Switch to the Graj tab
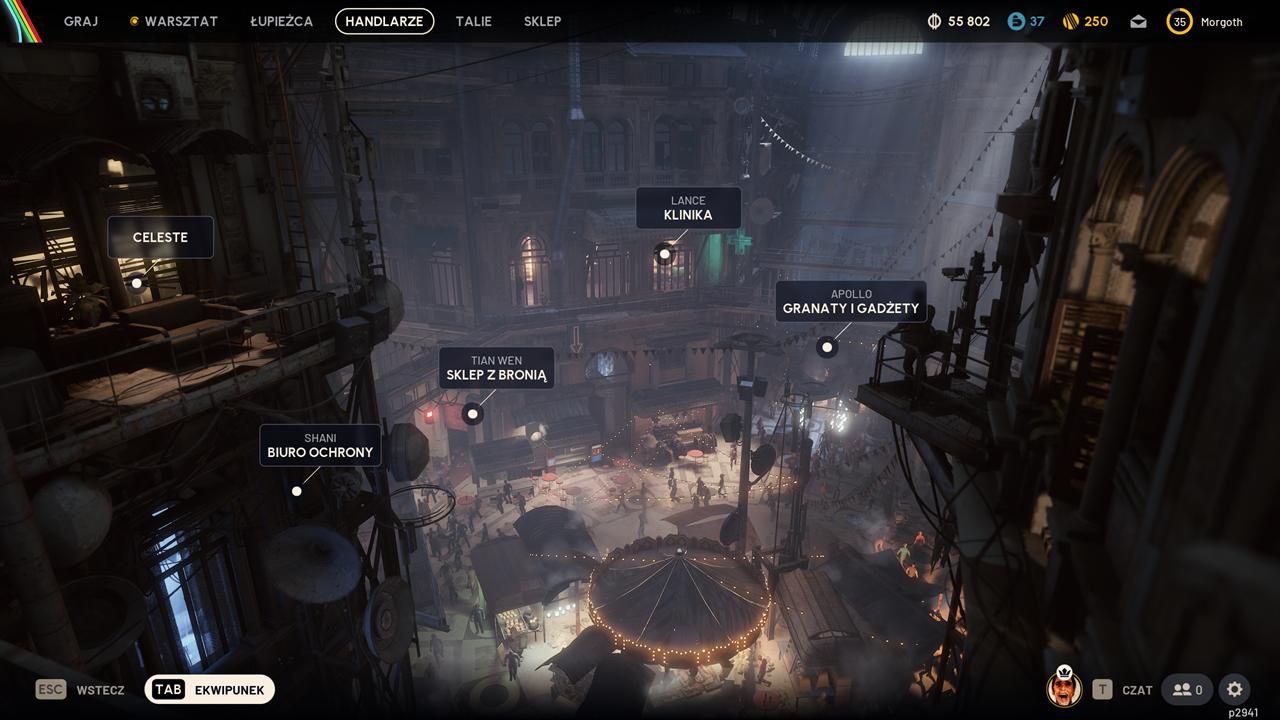 [x=81, y=21]
